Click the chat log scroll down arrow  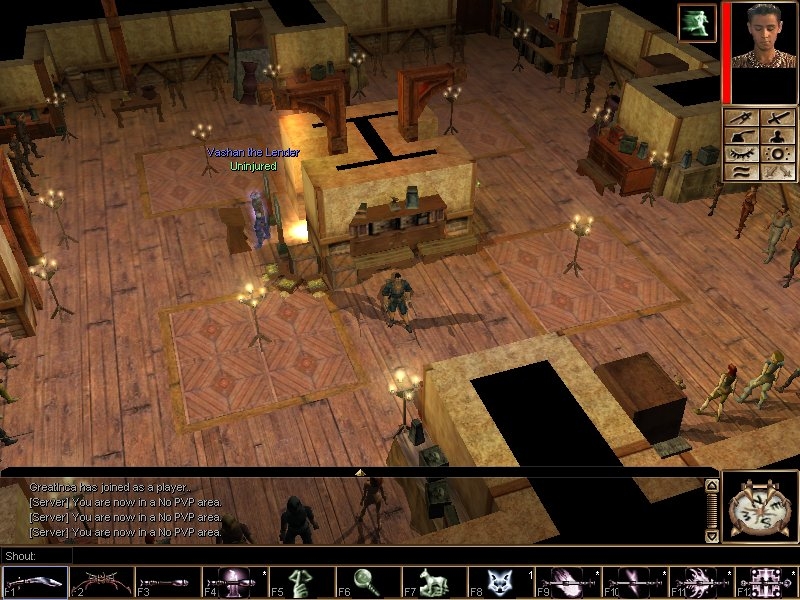tap(712, 536)
